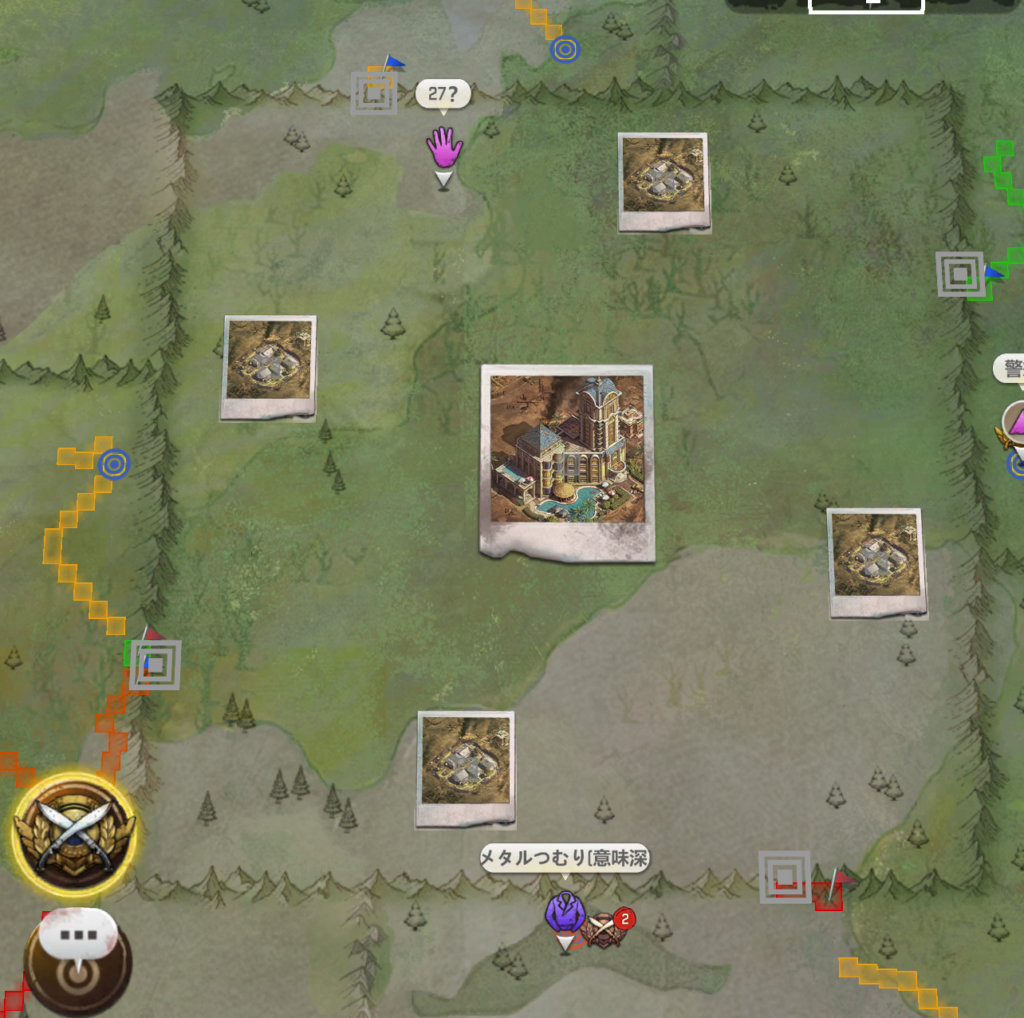Select the pink hand marker labeled 27?
1024x1018 pixels.
[444, 148]
